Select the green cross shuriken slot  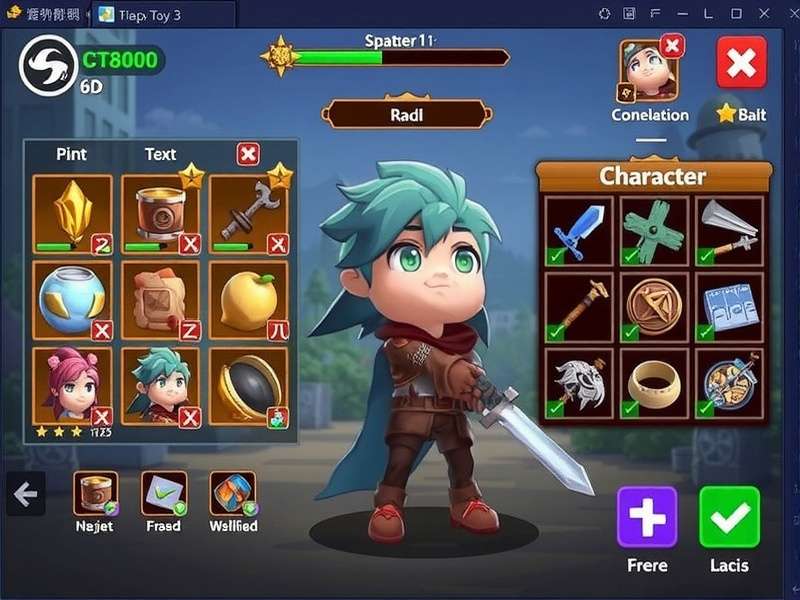point(654,232)
